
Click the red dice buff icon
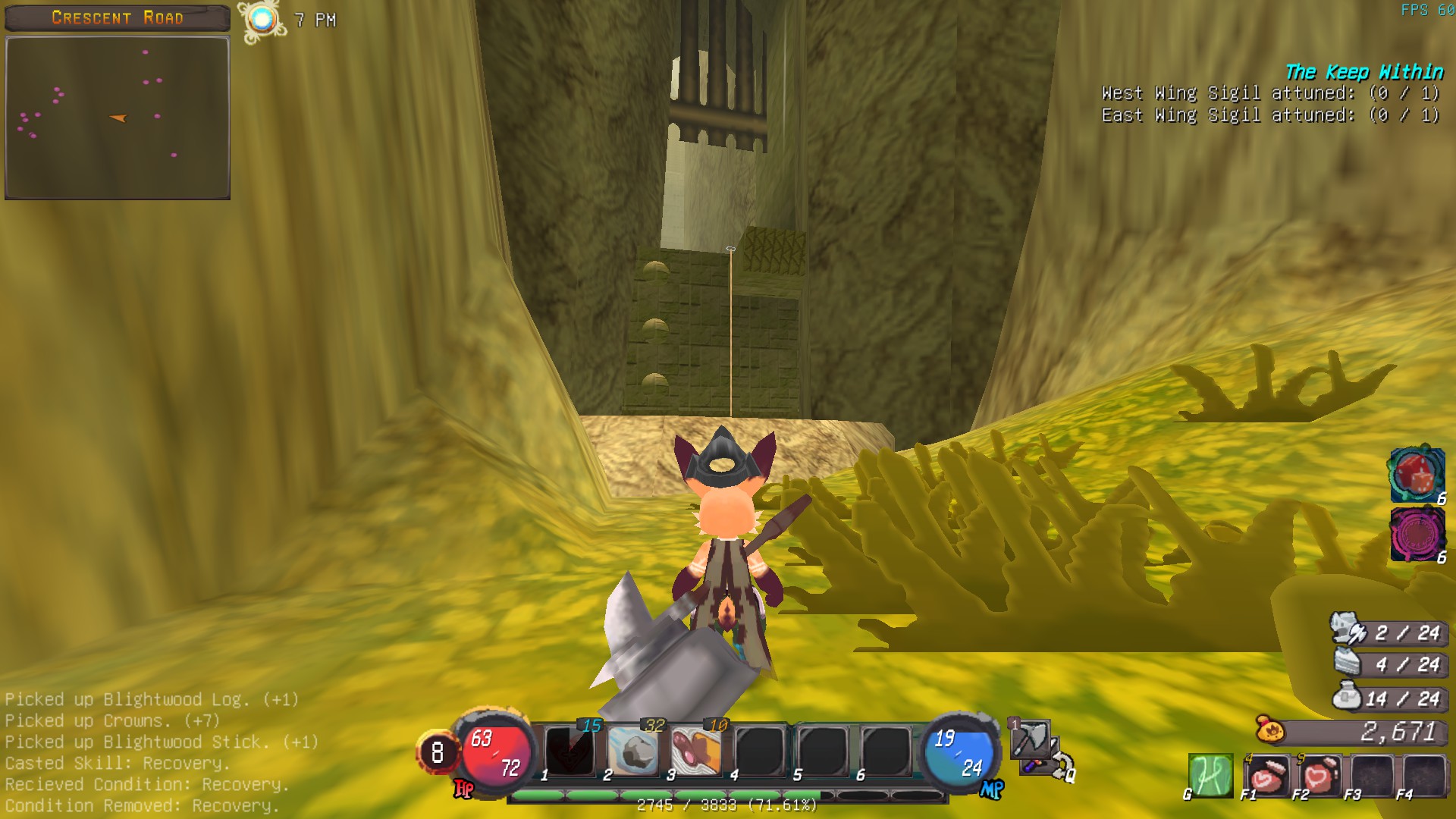tap(1416, 475)
